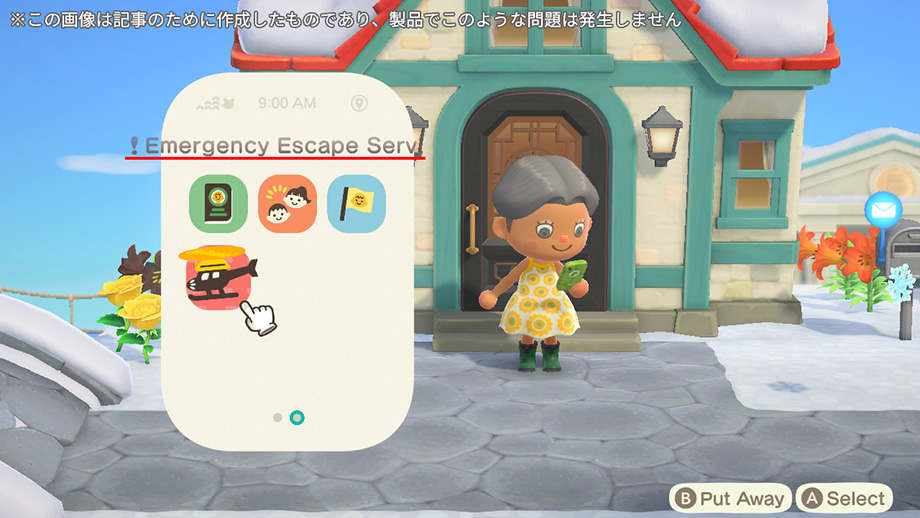Click the Put Away button
This screenshot has height=518, width=920.
pyautogui.click(x=731, y=498)
